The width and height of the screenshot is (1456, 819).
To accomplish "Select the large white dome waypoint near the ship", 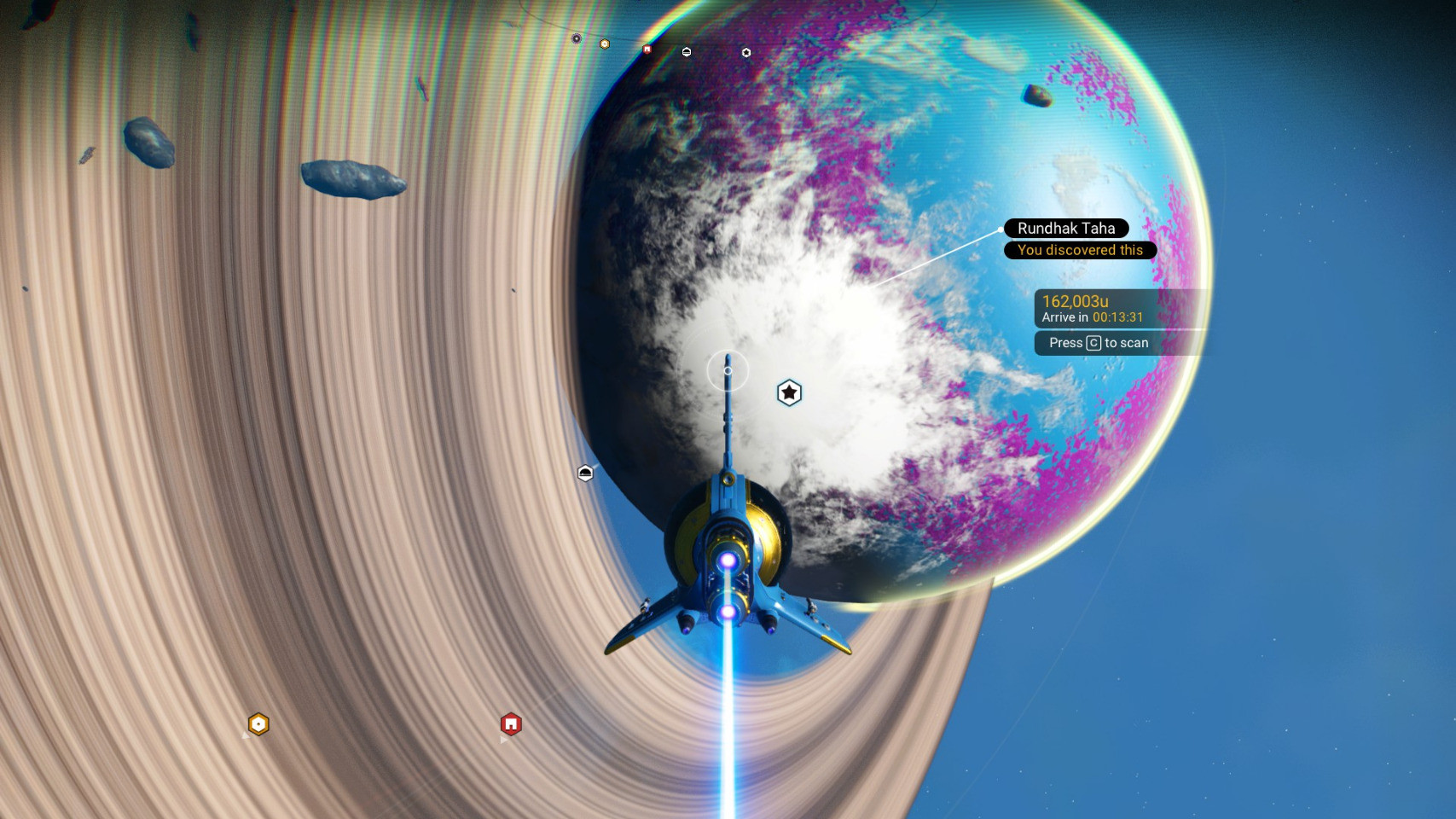I will pyautogui.click(x=585, y=473).
